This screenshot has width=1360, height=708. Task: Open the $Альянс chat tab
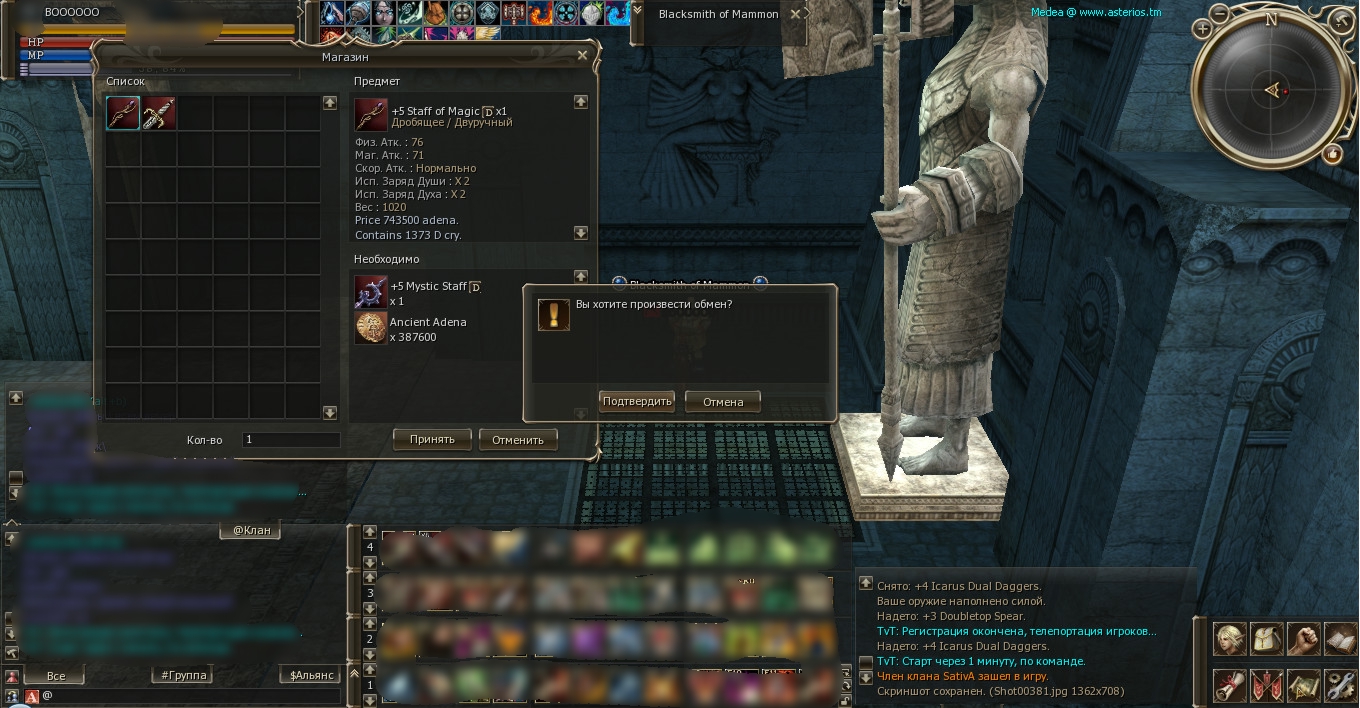pyautogui.click(x=312, y=675)
